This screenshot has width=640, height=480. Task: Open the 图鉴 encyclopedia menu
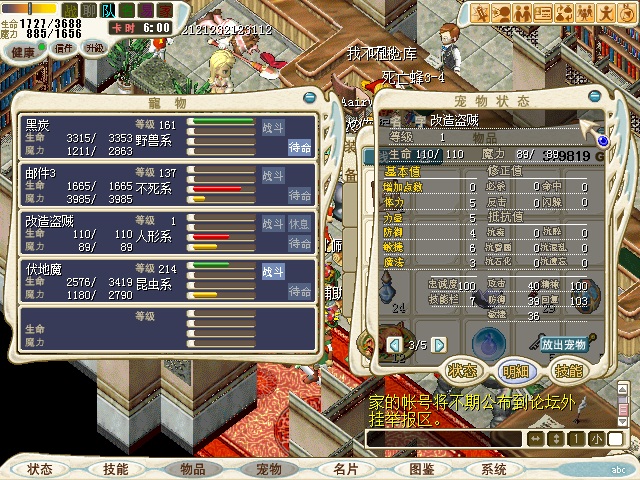tap(421, 468)
